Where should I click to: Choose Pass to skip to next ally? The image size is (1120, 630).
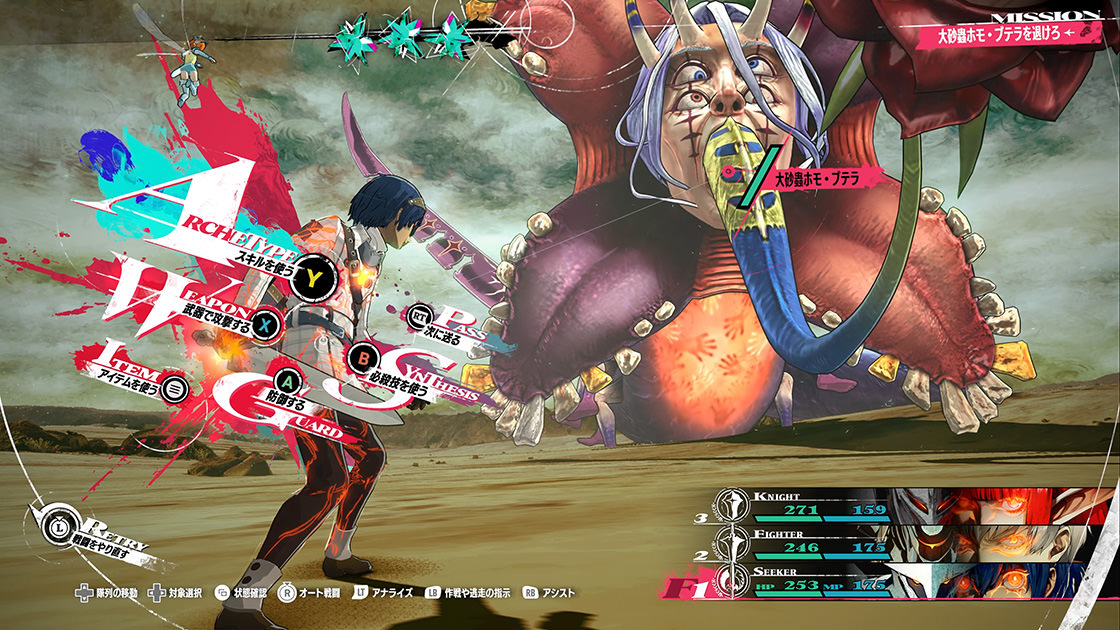pos(421,318)
